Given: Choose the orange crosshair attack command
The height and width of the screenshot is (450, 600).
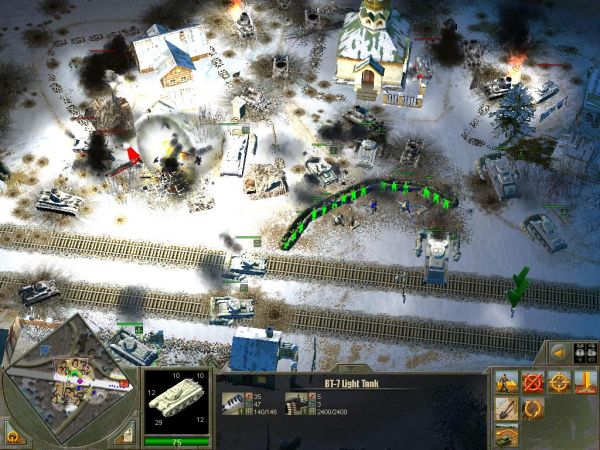Looking at the screenshot, I should click(559, 383).
